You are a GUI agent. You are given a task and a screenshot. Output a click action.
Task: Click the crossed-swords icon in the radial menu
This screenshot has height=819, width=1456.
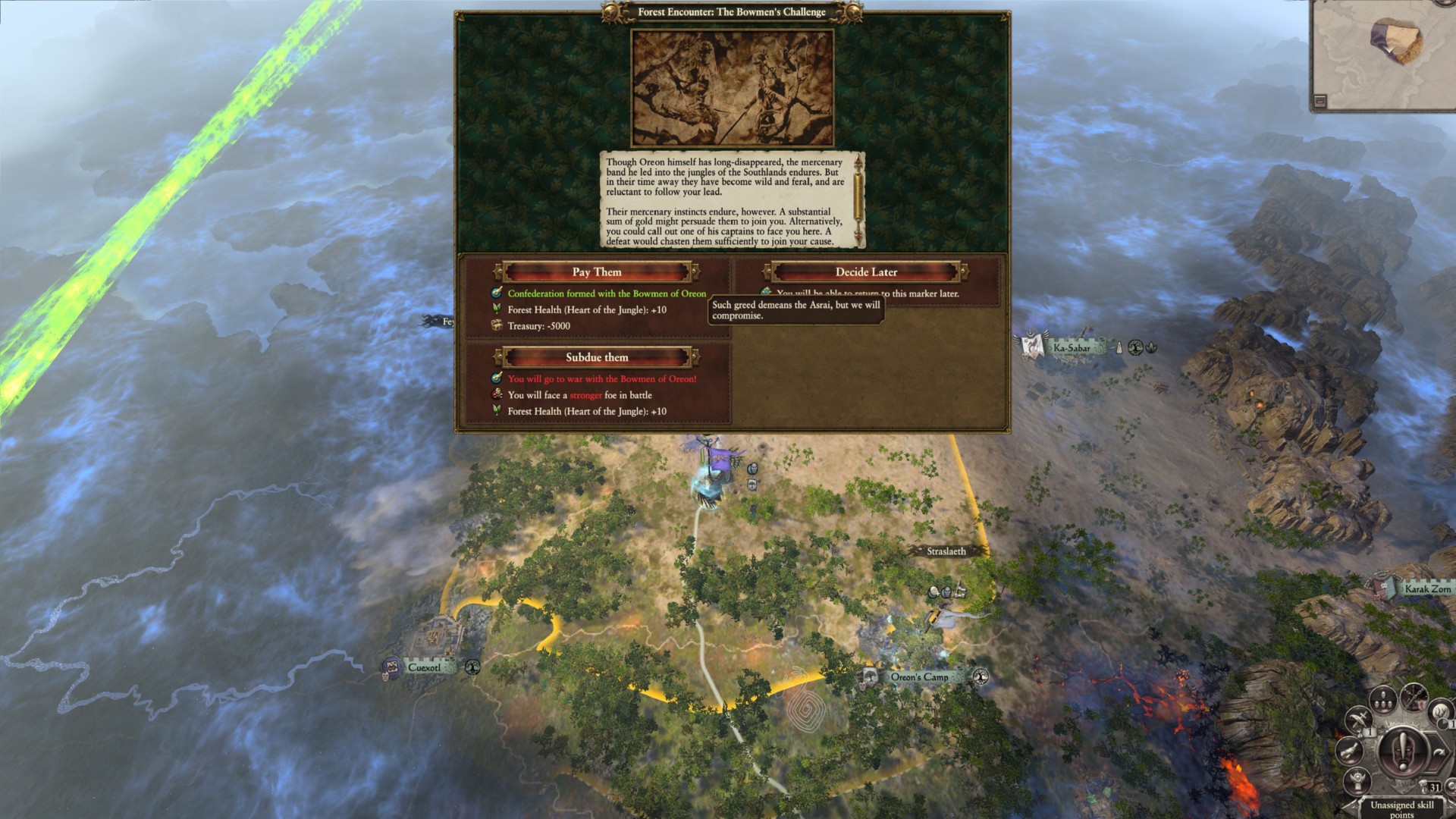[x=1358, y=719]
